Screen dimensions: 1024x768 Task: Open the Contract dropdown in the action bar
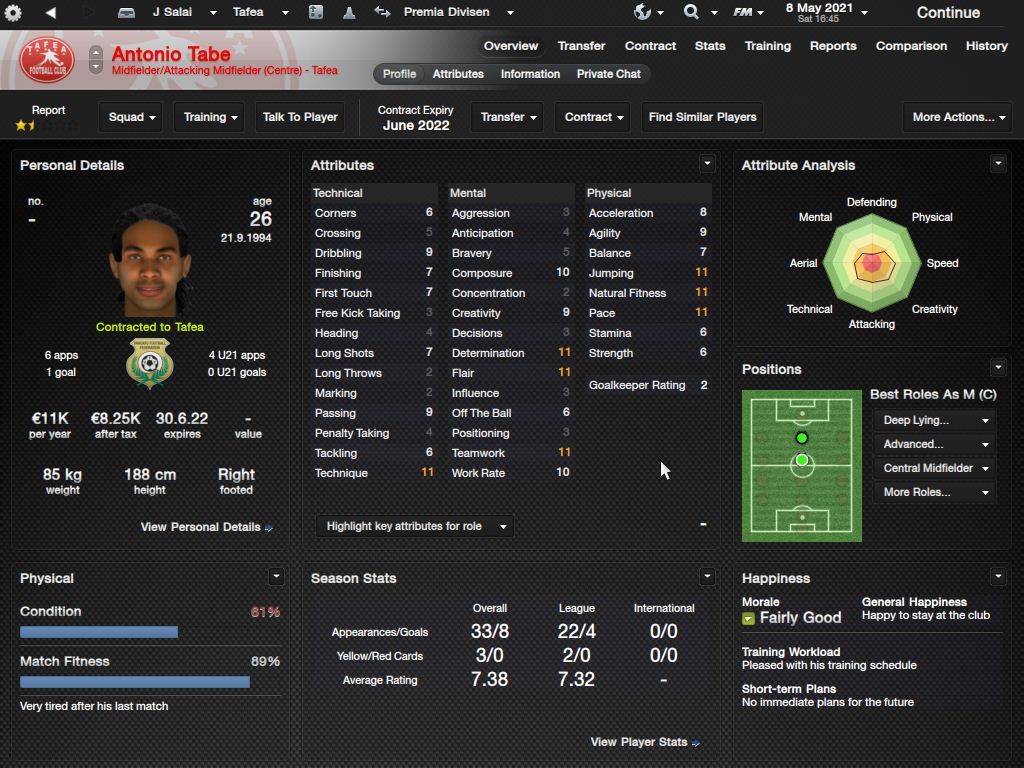[x=594, y=117]
